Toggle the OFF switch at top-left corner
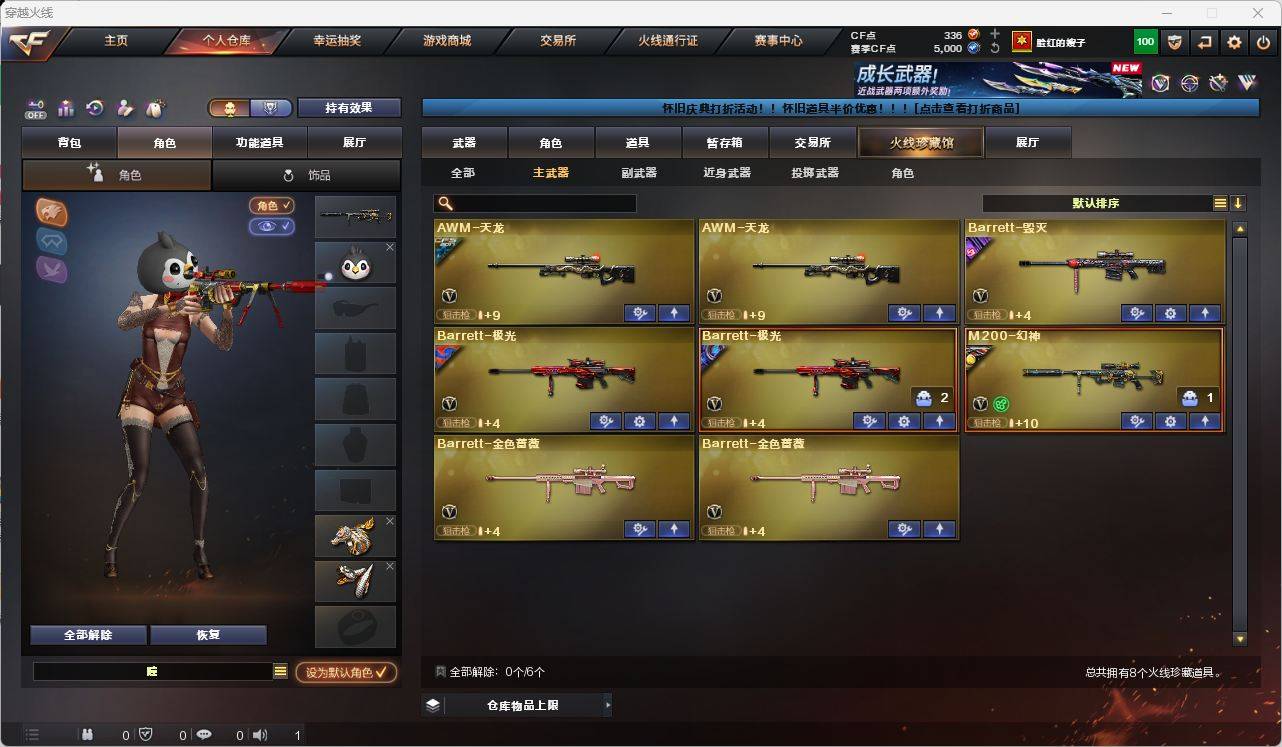The height and width of the screenshot is (747, 1282). [35, 109]
